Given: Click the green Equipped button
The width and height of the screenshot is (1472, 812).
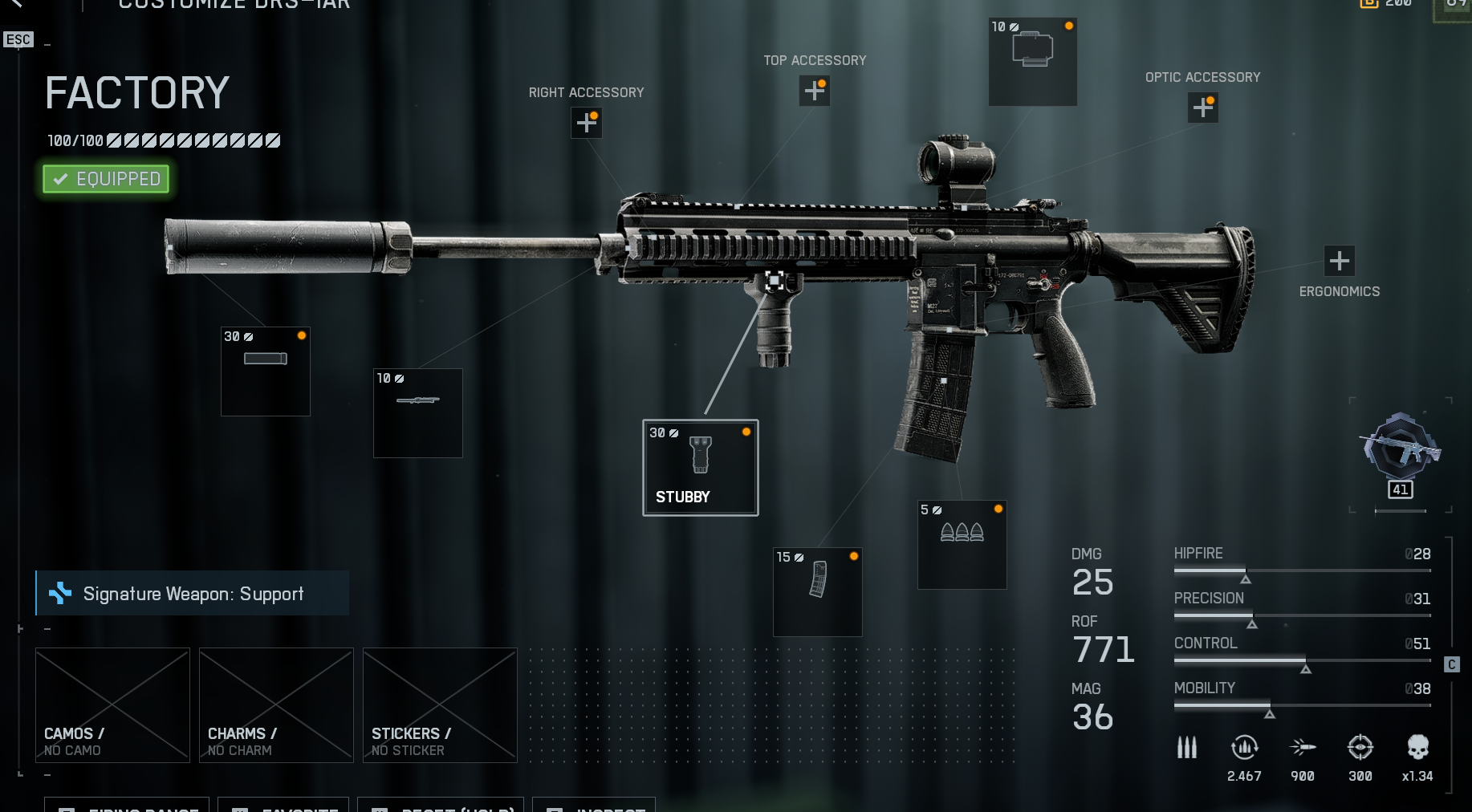Looking at the screenshot, I should click(x=106, y=179).
